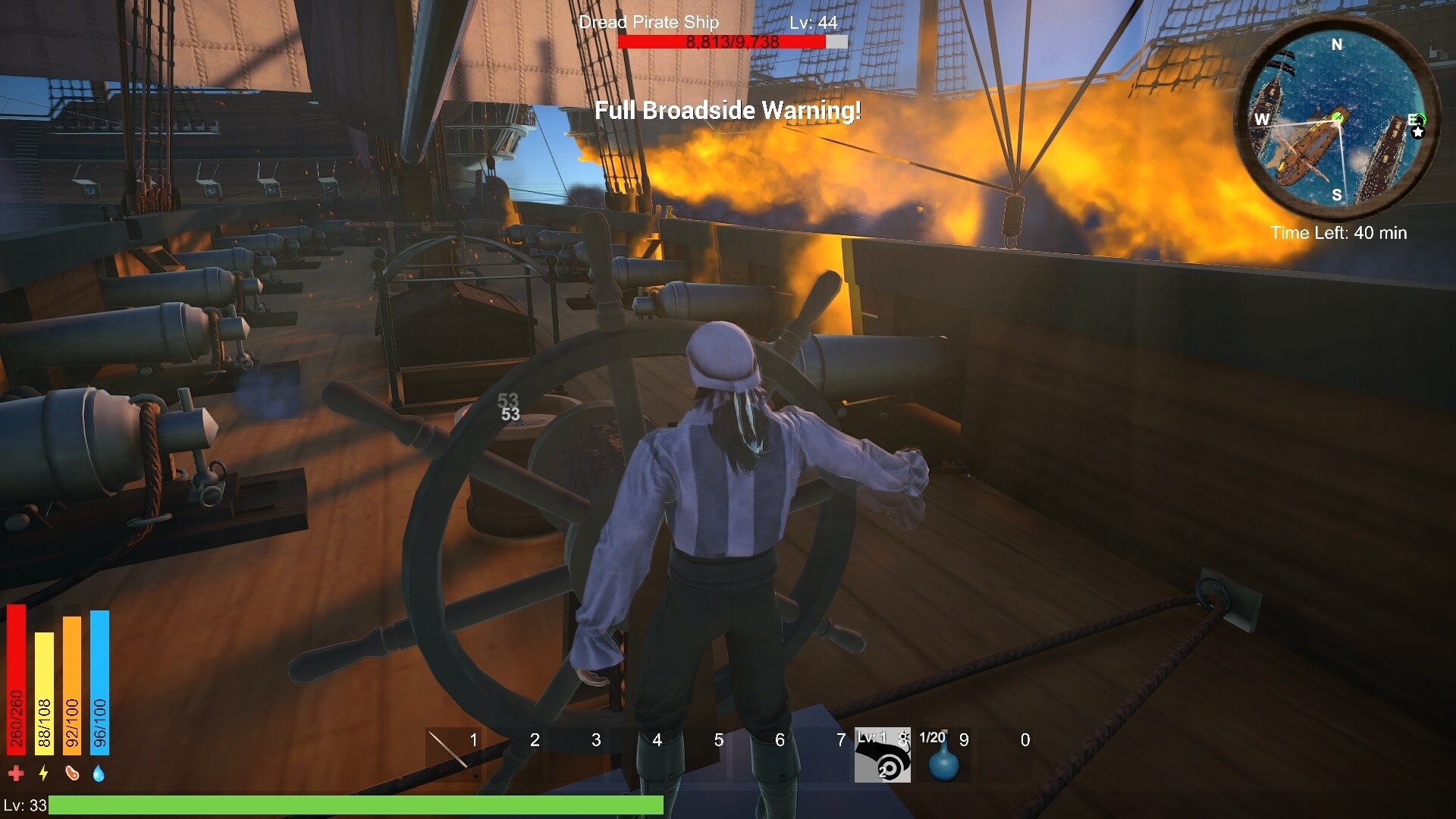Open details on the Dread Pirate Ship nameplate
The height and width of the screenshot is (819, 1456).
(x=648, y=22)
